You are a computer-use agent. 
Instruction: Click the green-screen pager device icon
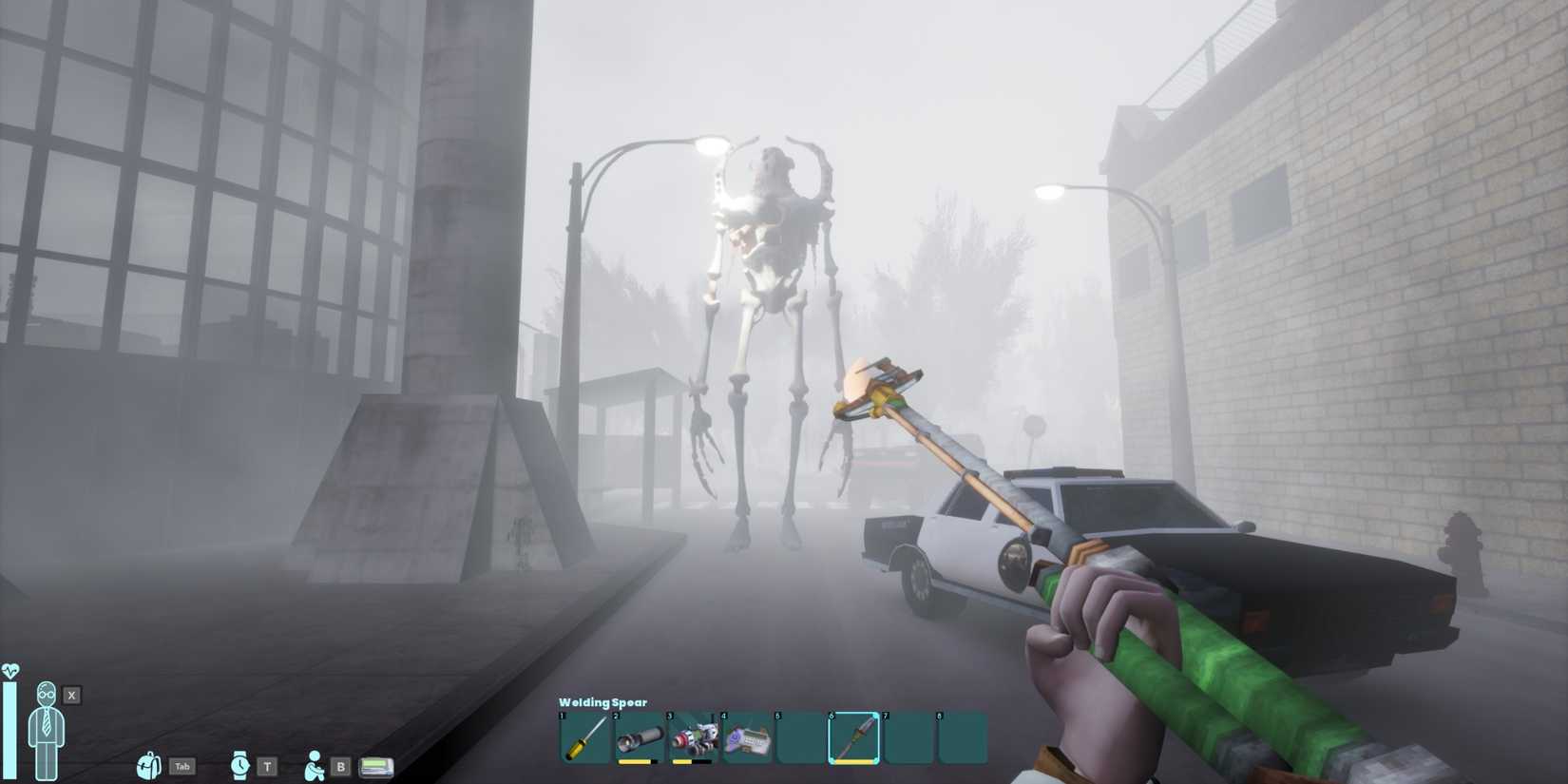376,766
